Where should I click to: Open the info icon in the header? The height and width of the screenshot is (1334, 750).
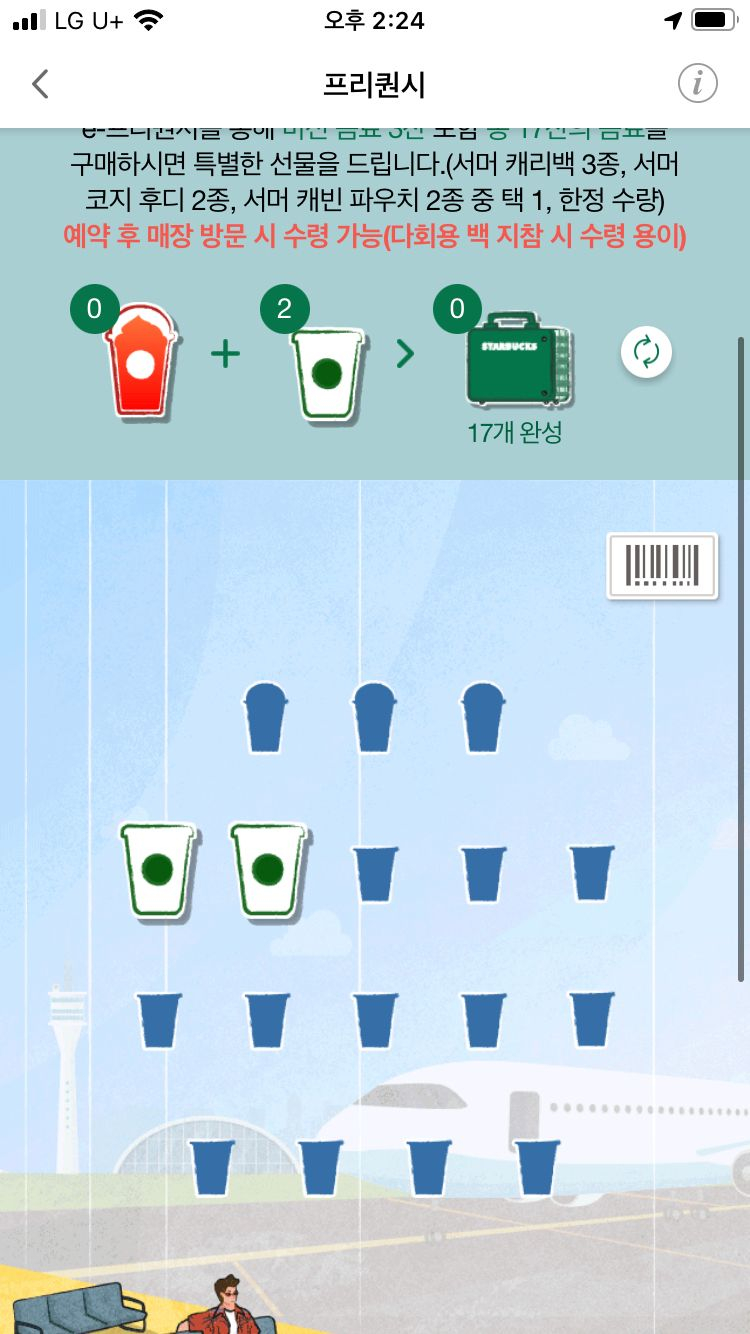point(698,84)
